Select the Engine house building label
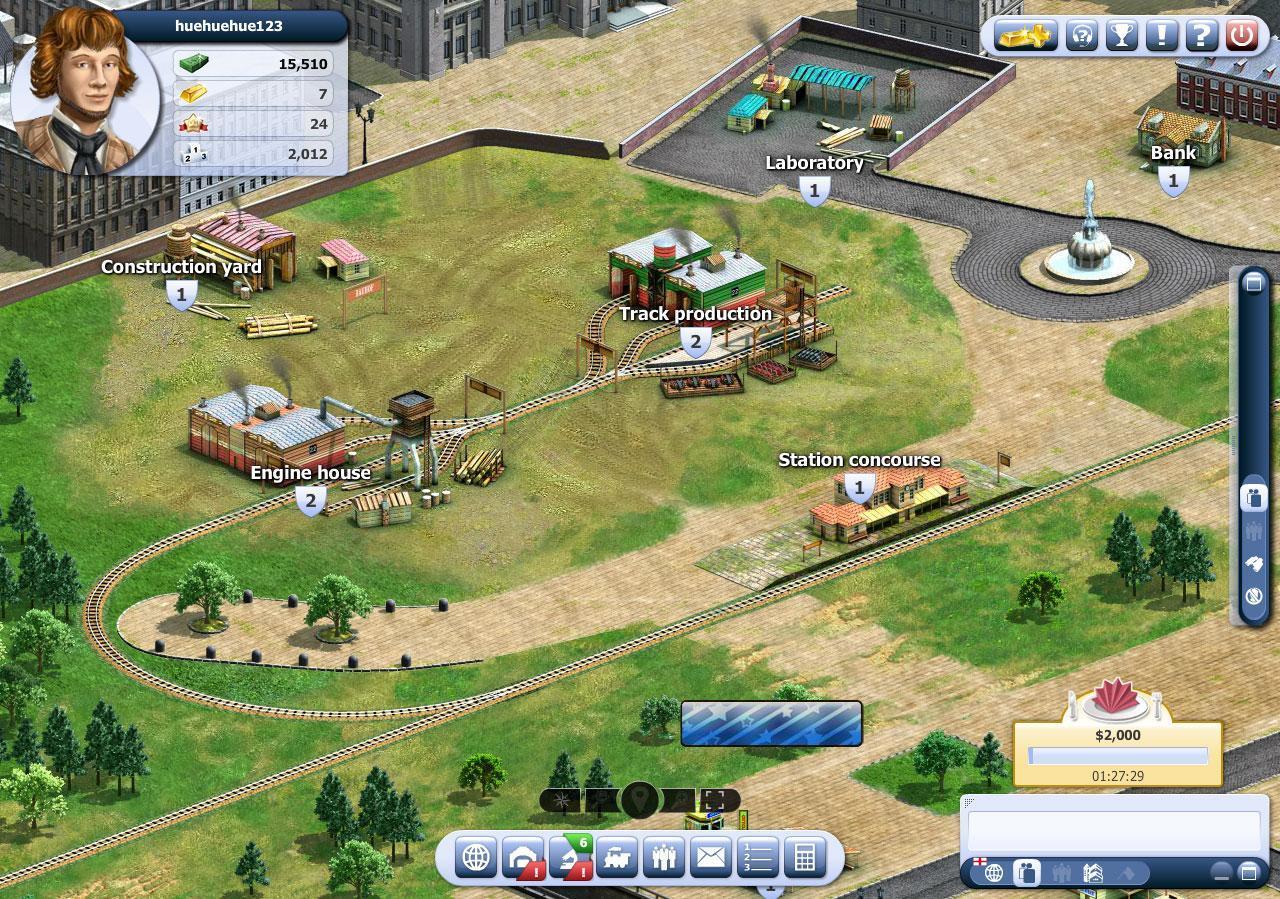 pyautogui.click(x=310, y=473)
